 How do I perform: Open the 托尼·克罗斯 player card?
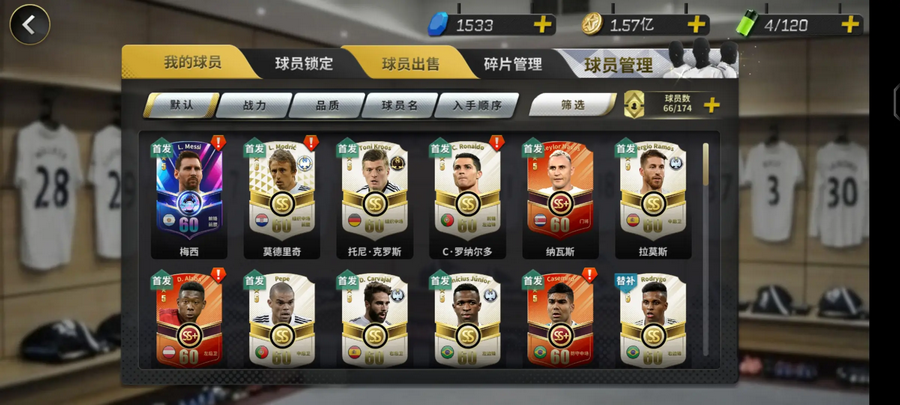point(374,197)
